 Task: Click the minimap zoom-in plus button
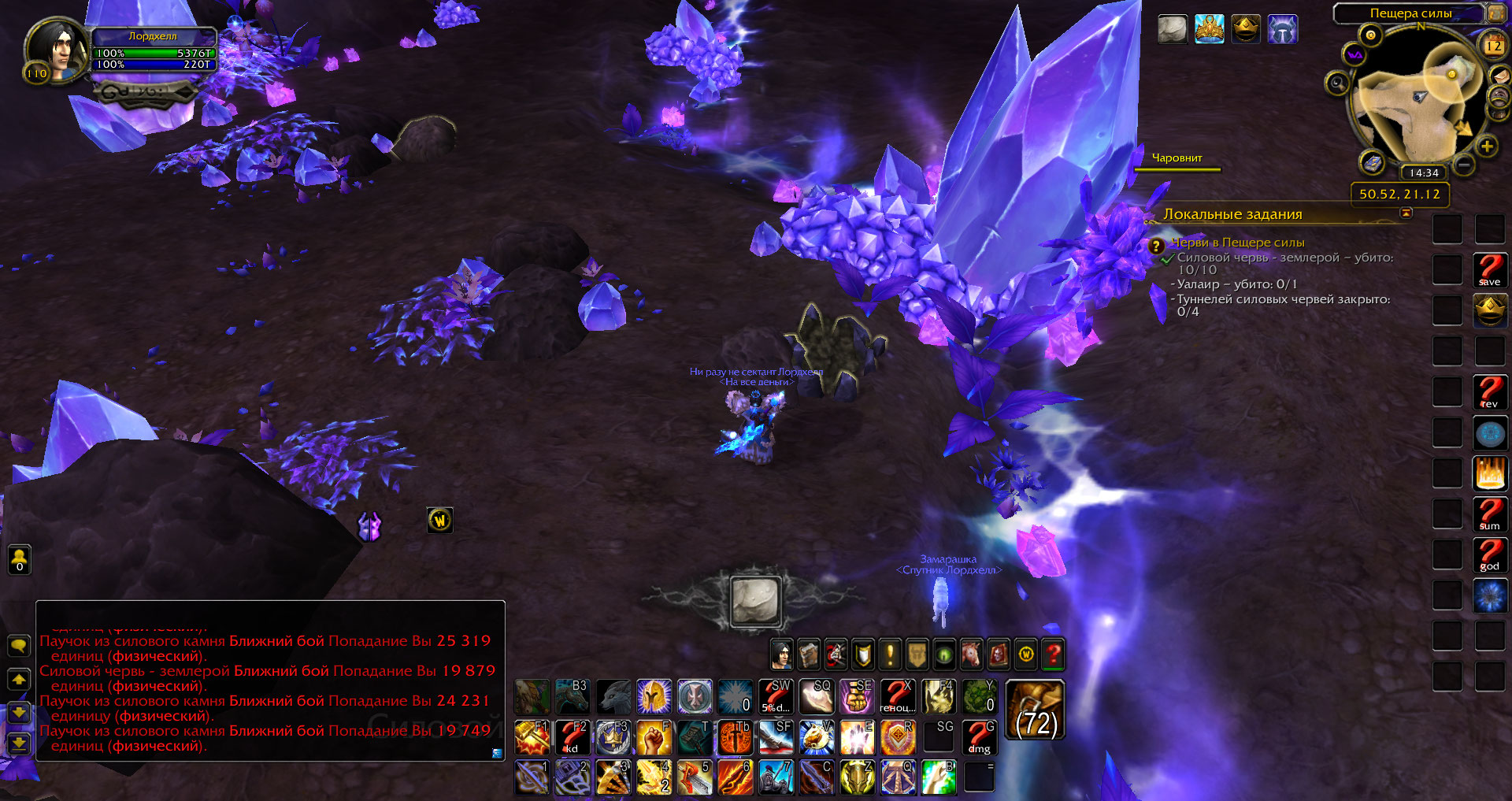pyautogui.click(x=1486, y=146)
